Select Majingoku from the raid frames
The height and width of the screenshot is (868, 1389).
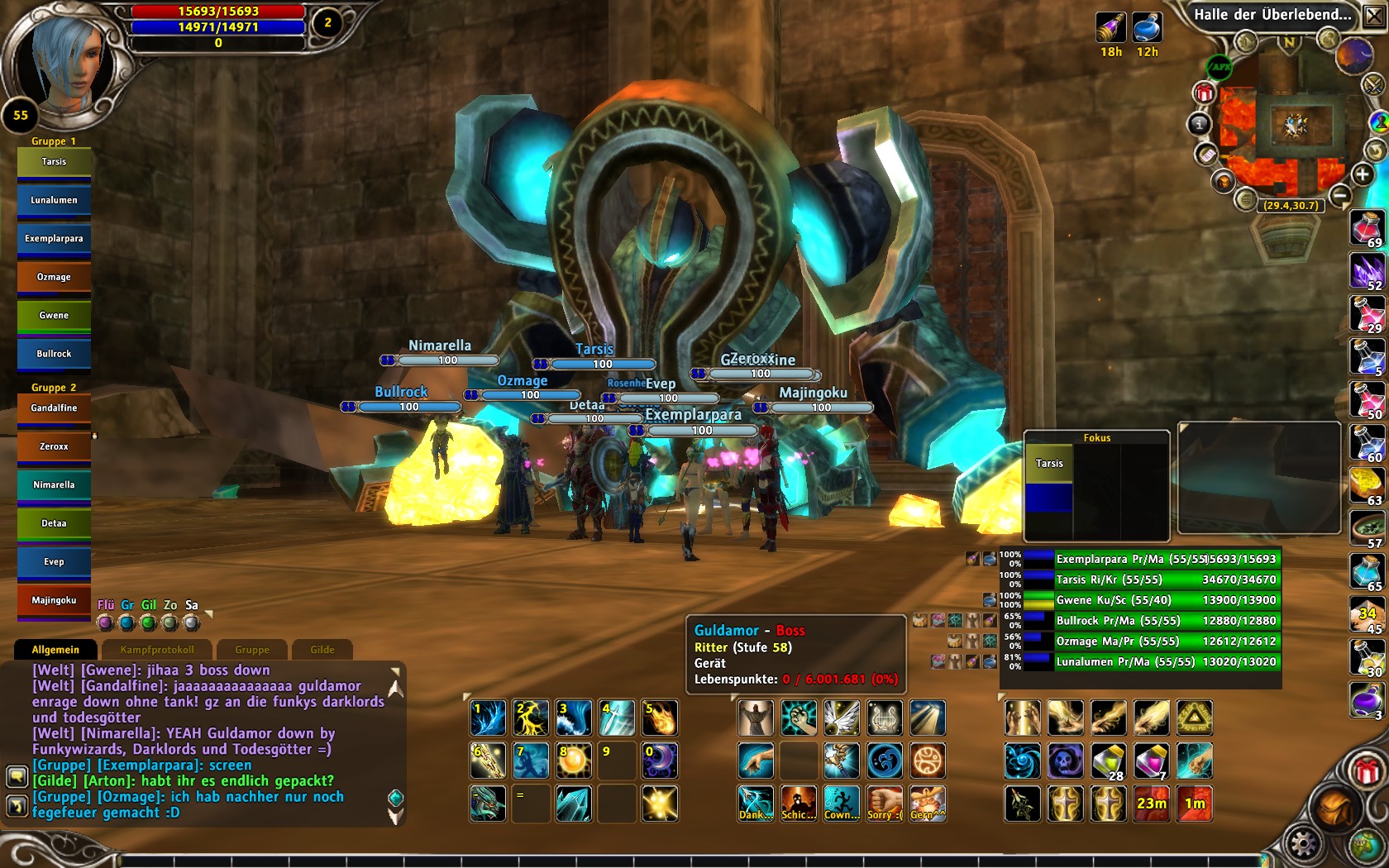pos(54,600)
